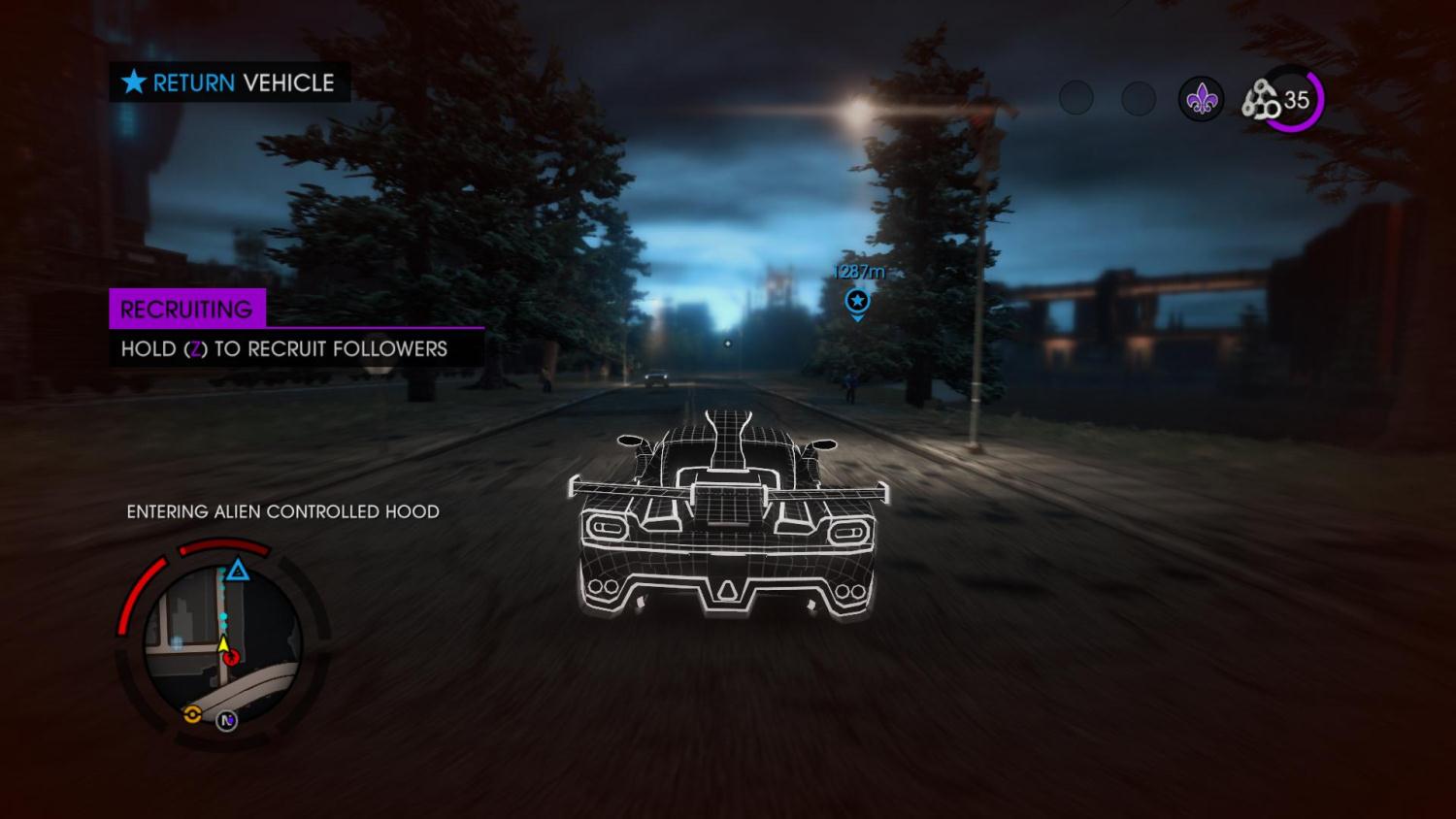Click the orange icon below the minimap
The height and width of the screenshot is (819, 1456).
tap(192, 715)
